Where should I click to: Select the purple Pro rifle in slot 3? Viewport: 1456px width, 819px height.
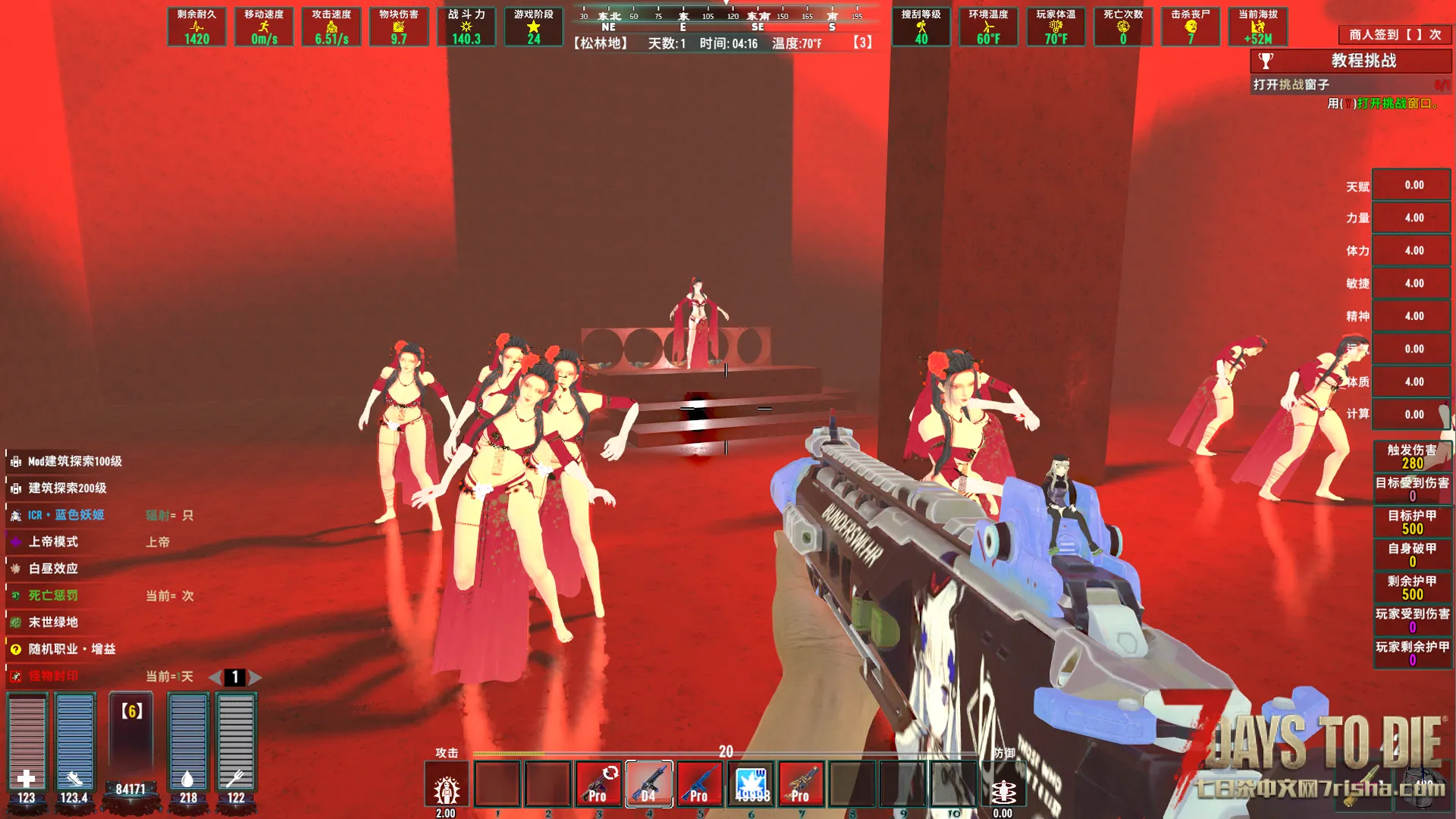point(598,784)
